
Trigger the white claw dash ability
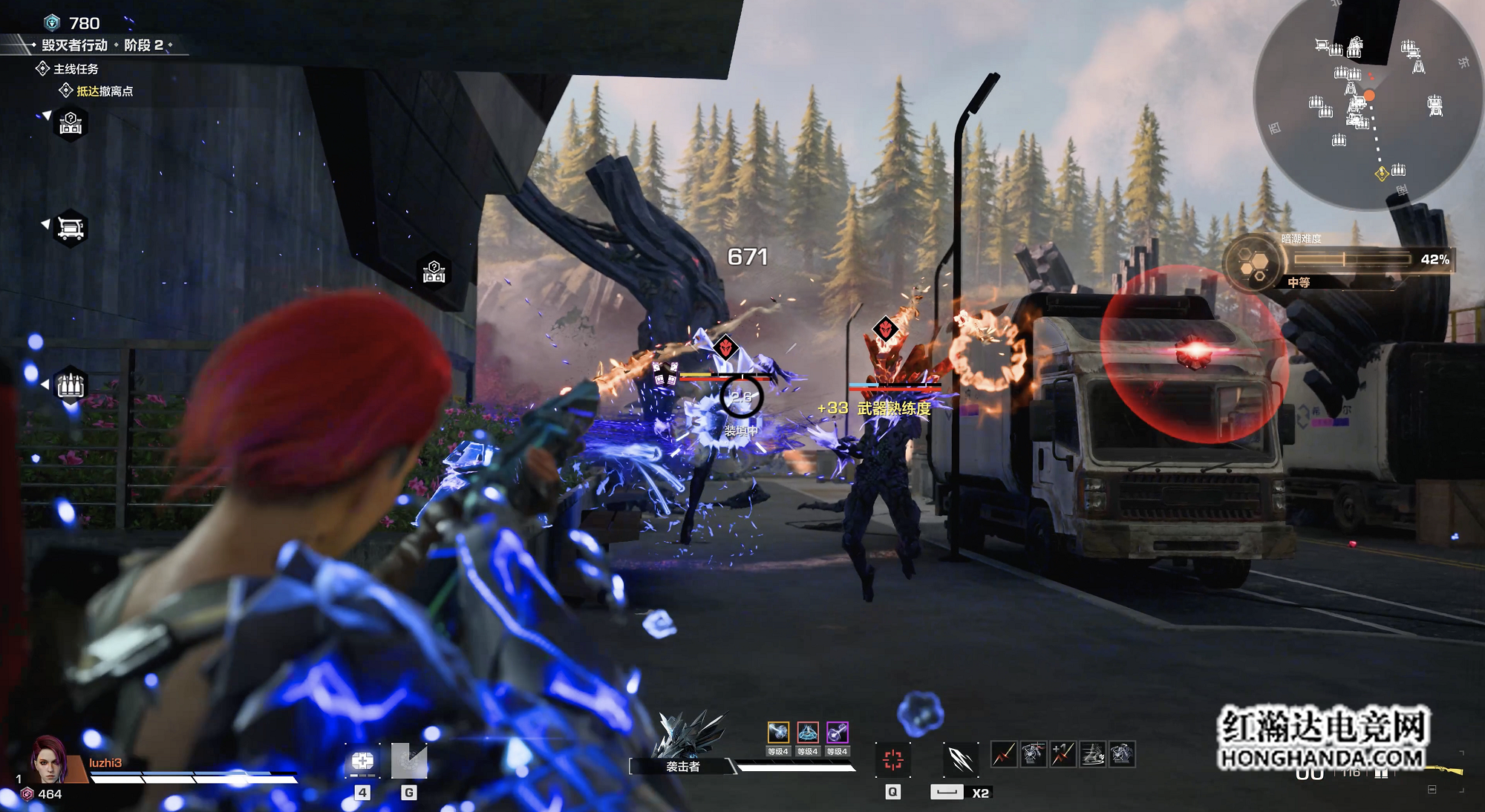coord(960,759)
